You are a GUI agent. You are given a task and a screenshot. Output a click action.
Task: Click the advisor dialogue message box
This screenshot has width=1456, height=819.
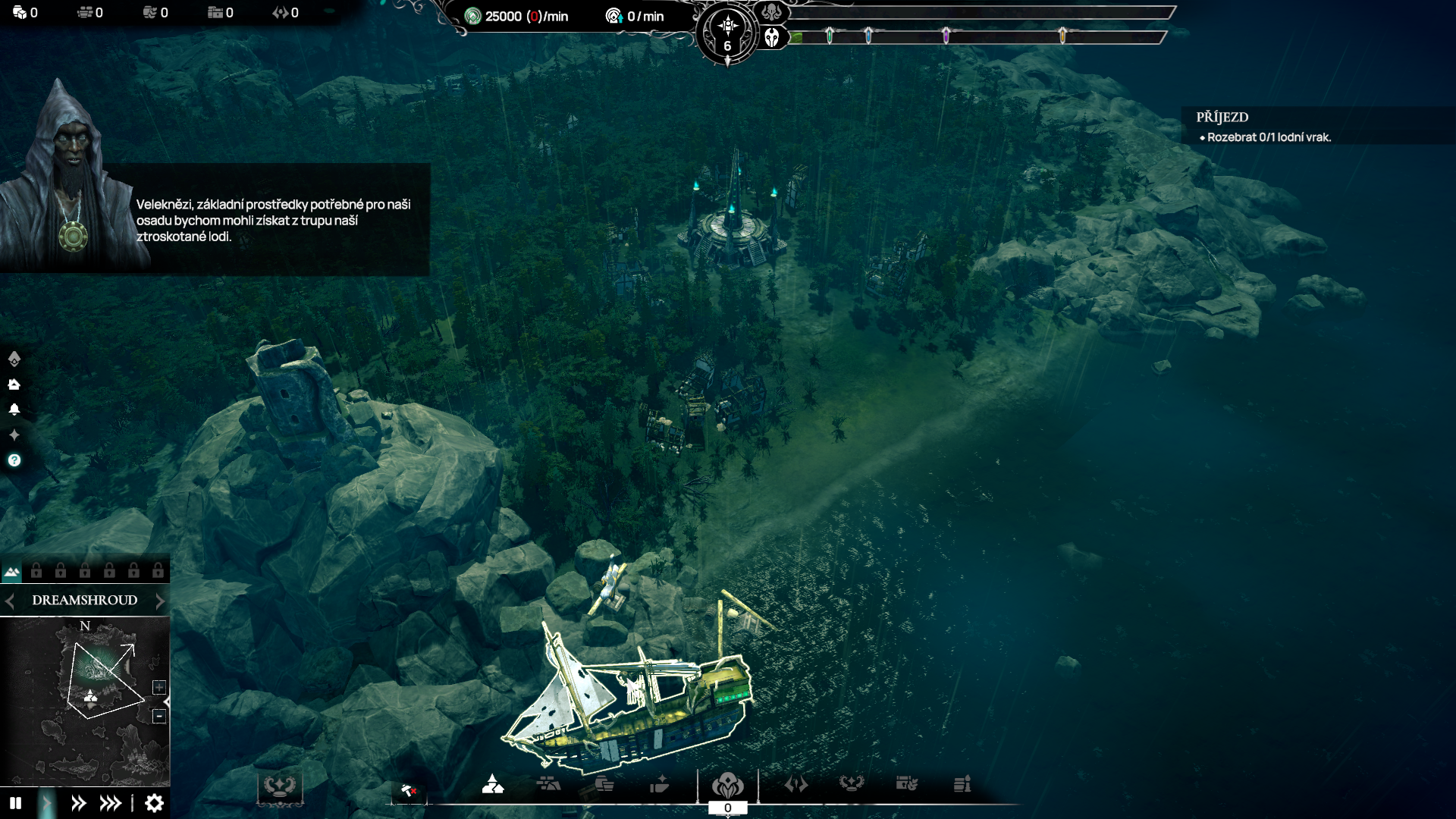point(273,220)
